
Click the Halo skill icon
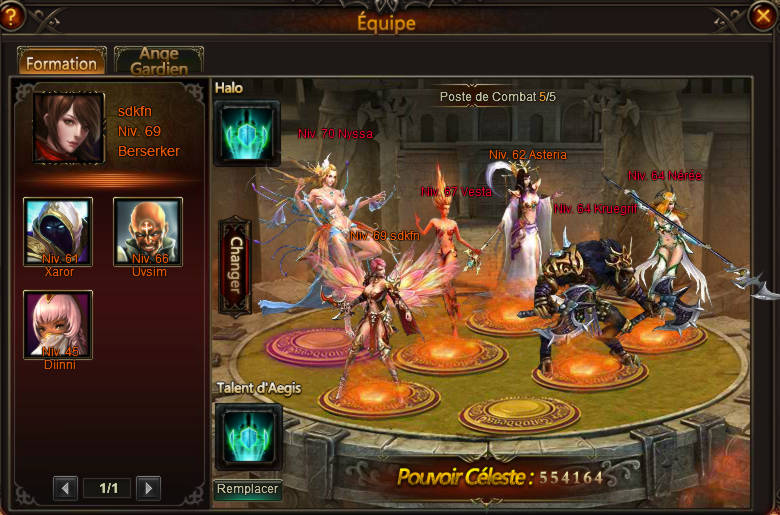click(x=247, y=133)
